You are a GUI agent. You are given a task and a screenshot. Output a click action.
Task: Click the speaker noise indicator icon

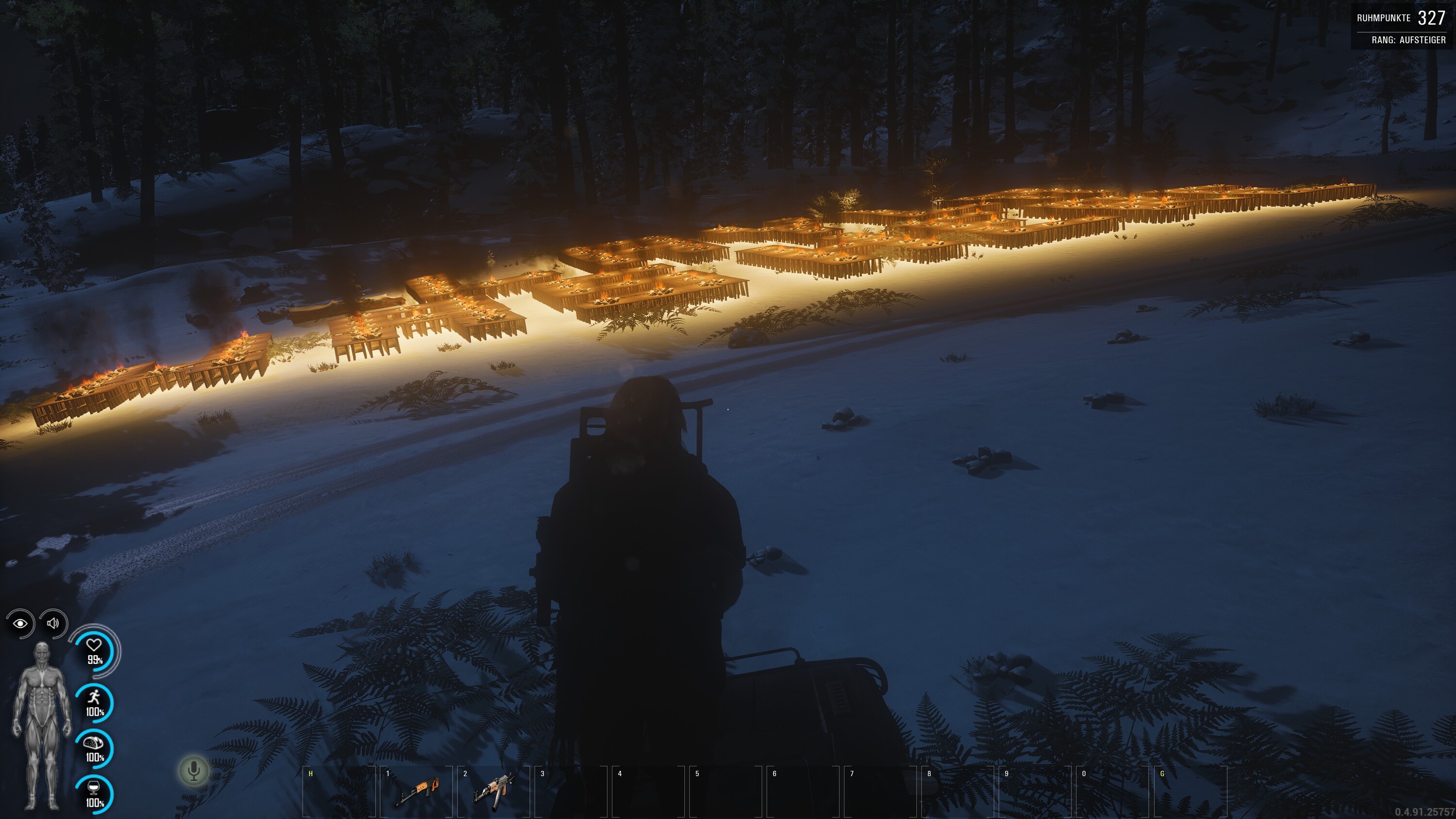(54, 623)
